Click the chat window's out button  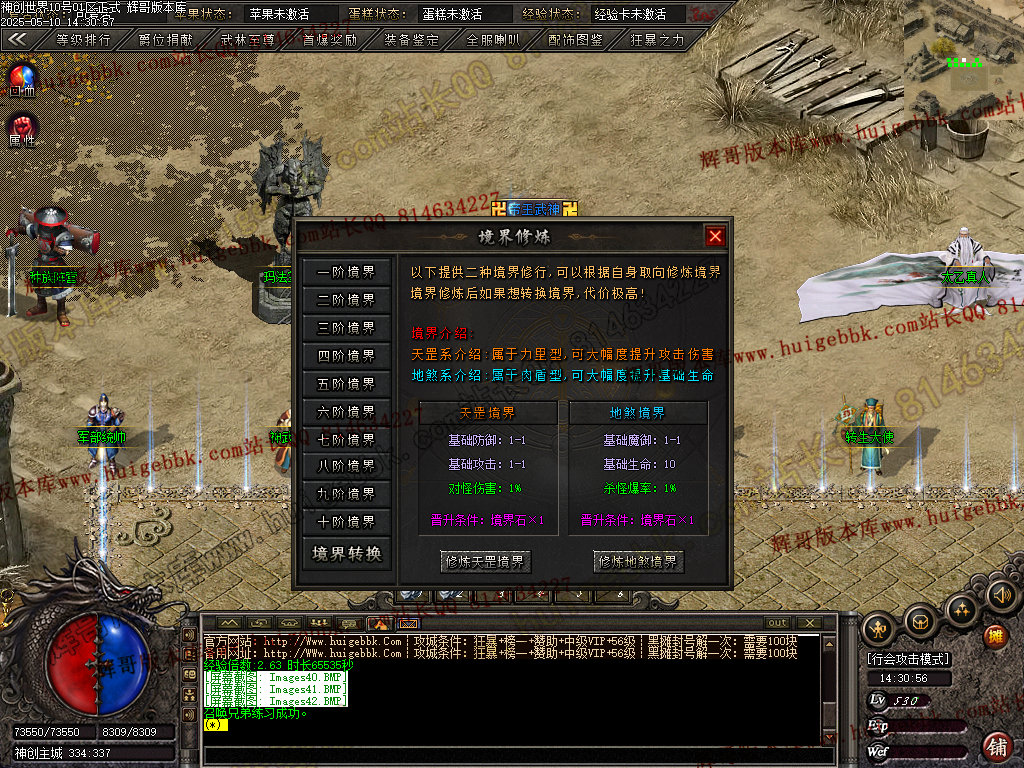(x=777, y=623)
